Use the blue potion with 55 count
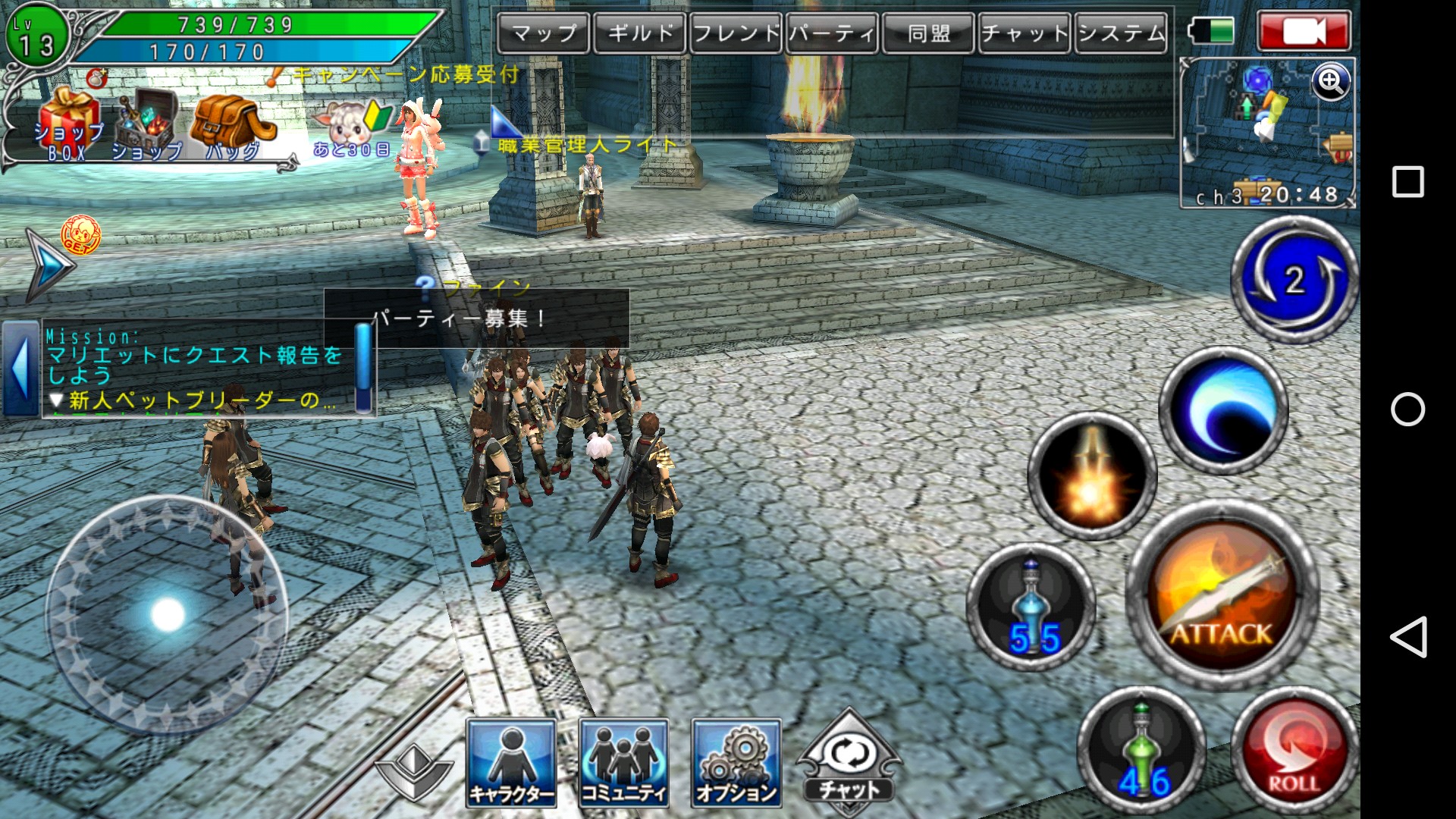The width and height of the screenshot is (1456, 819). click(x=1031, y=607)
